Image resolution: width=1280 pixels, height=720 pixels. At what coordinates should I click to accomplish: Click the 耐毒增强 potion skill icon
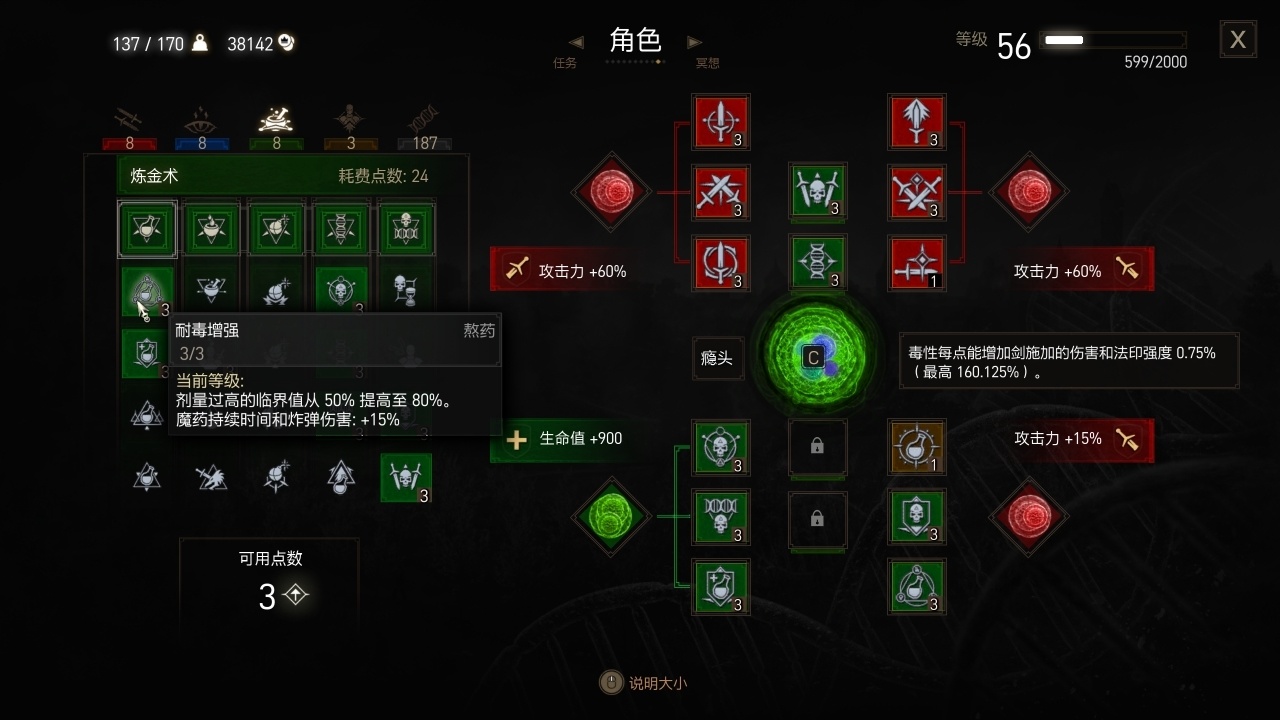147,291
